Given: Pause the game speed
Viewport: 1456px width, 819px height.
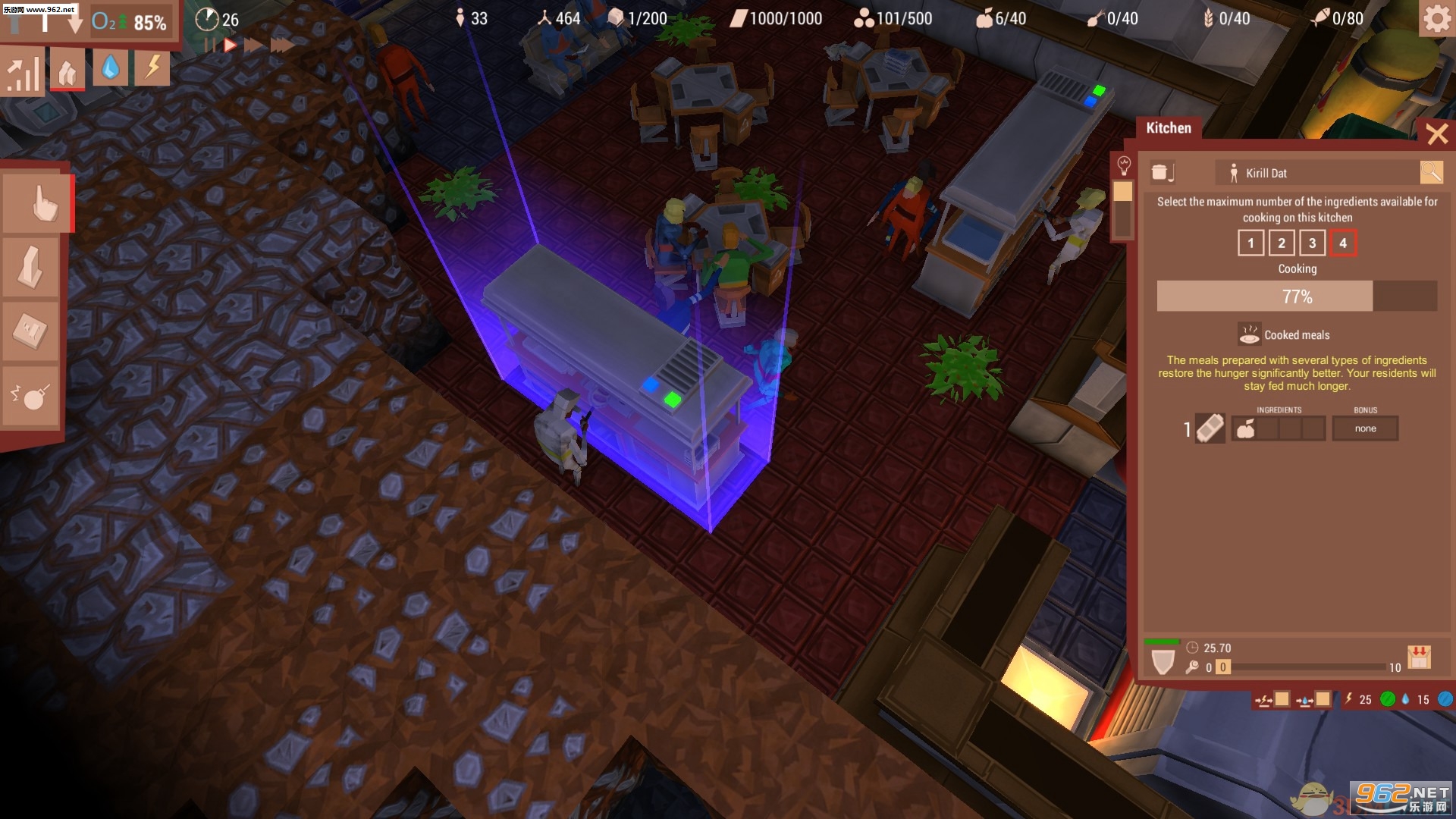Looking at the screenshot, I should tap(209, 45).
